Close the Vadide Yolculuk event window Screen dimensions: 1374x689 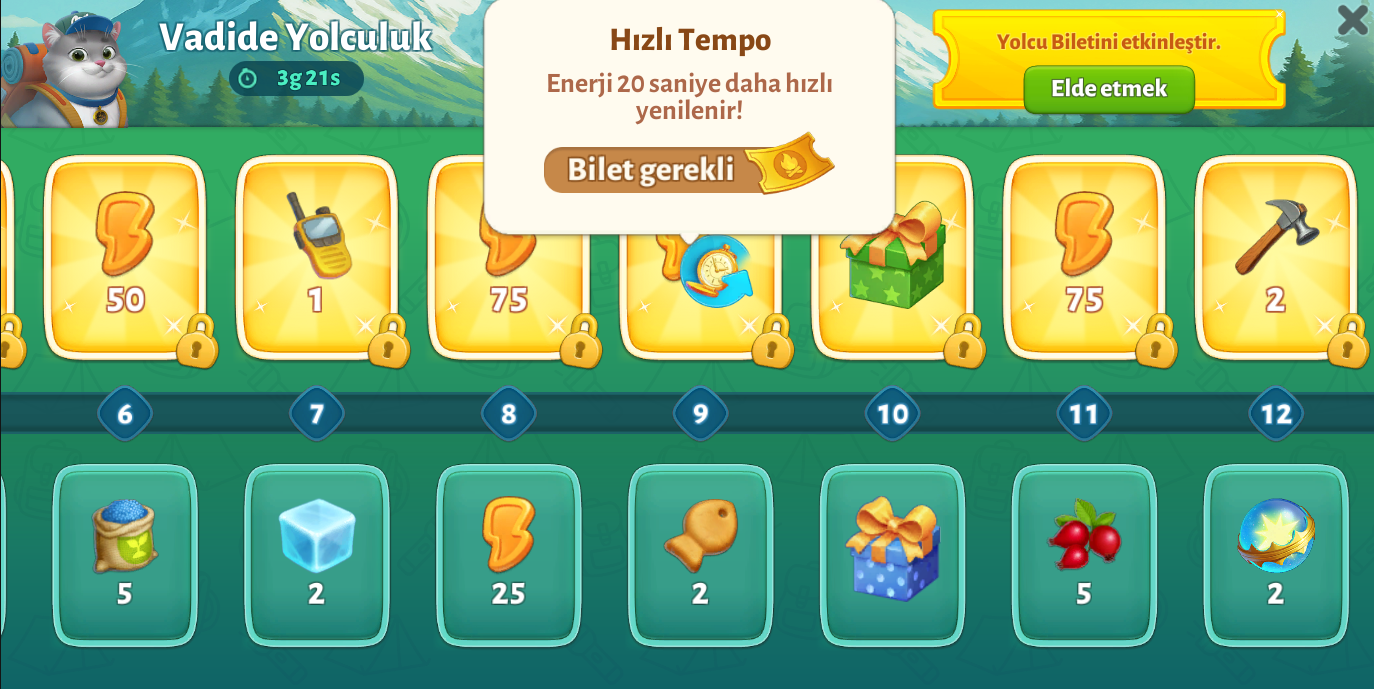coord(1352,19)
